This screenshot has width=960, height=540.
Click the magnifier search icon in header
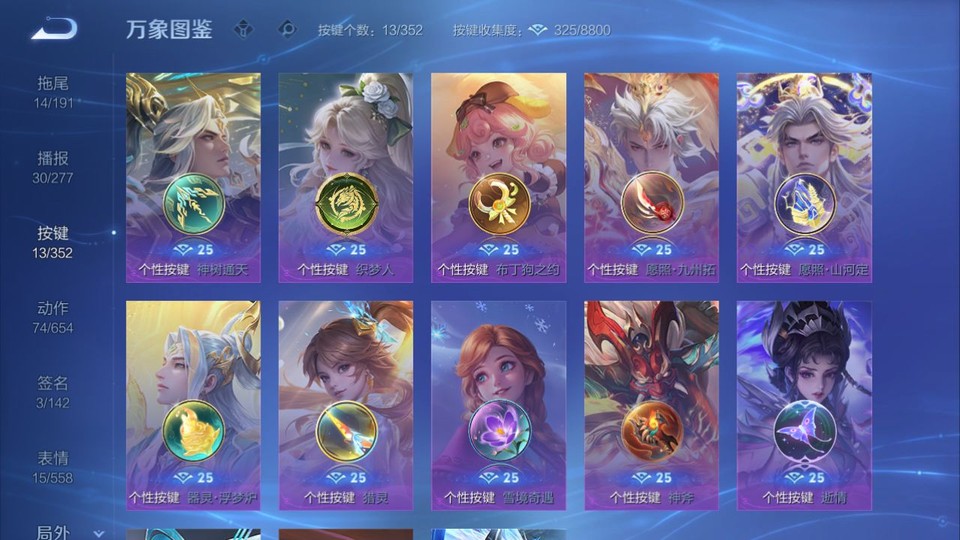pyautogui.click(x=287, y=29)
